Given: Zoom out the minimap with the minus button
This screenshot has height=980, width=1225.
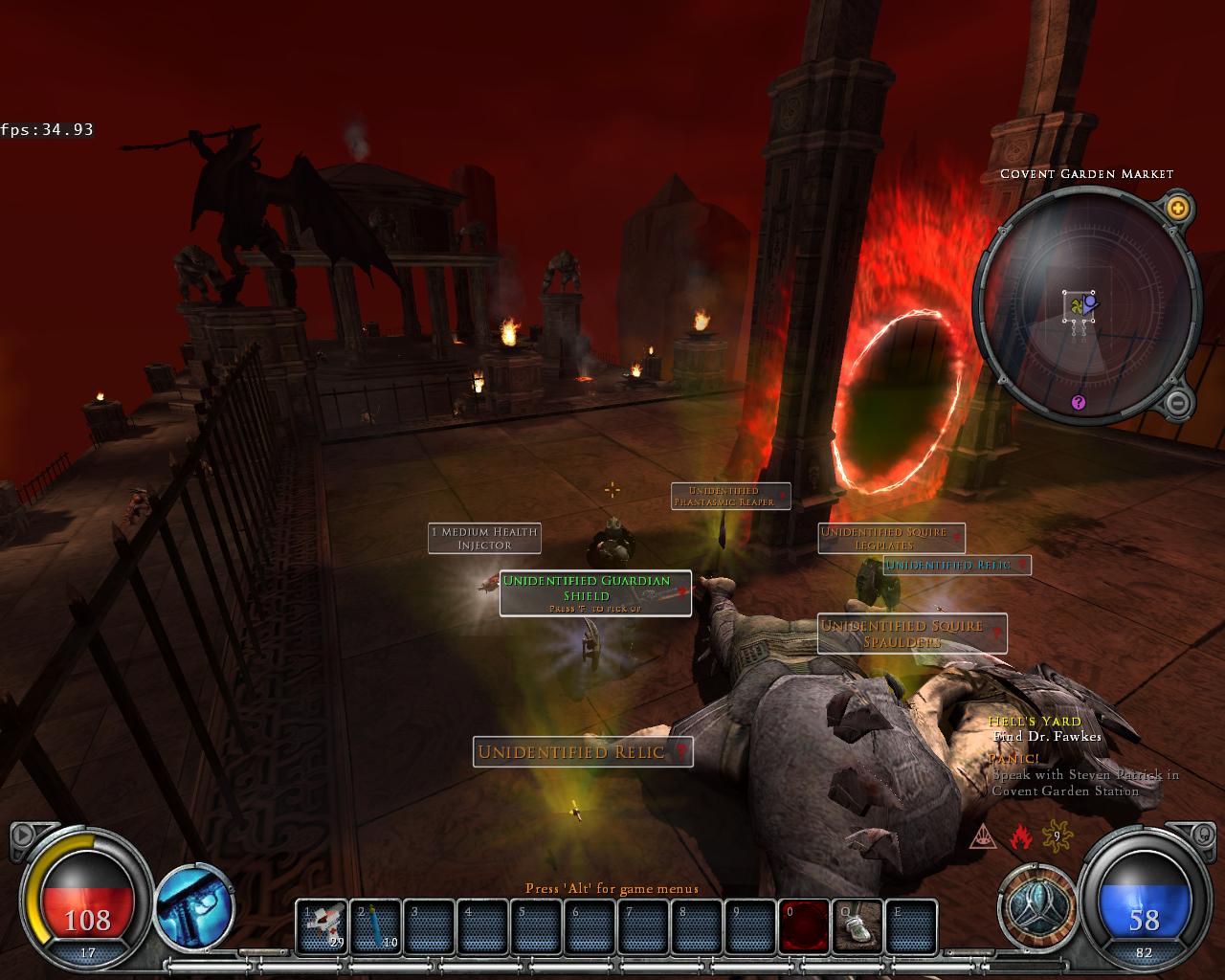Looking at the screenshot, I should (x=1178, y=401).
